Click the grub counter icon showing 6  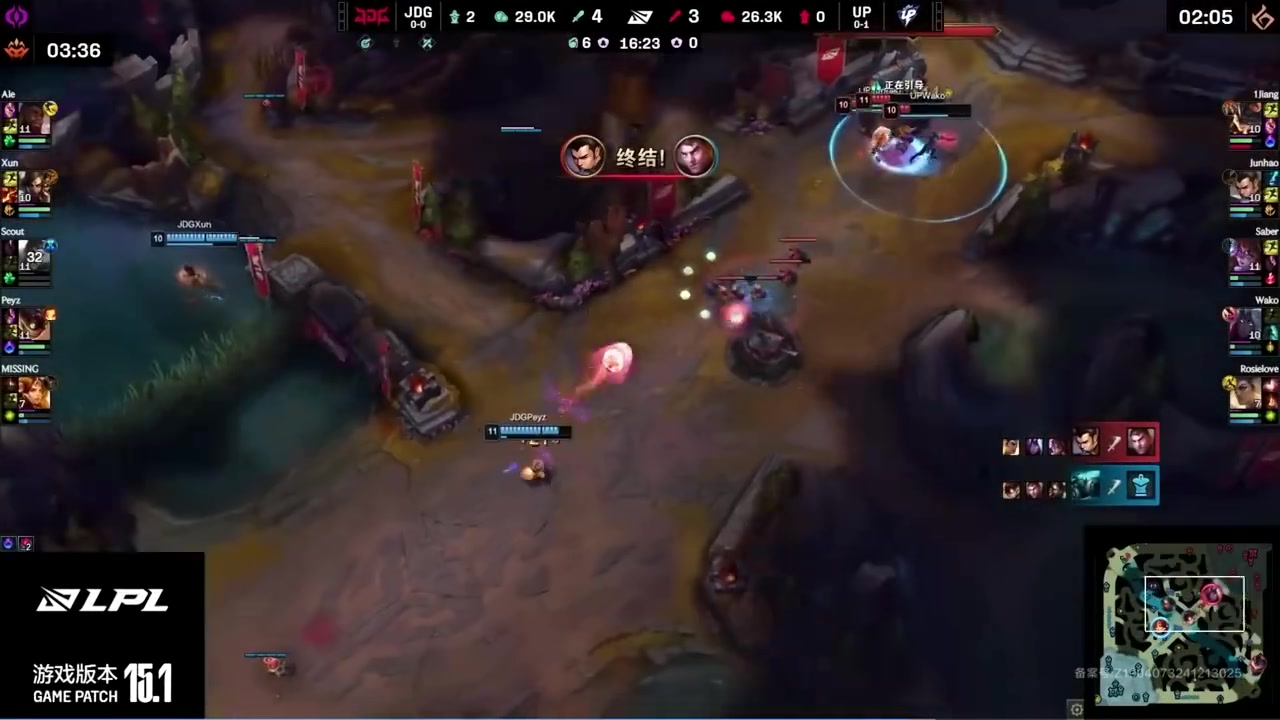pos(572,42)
